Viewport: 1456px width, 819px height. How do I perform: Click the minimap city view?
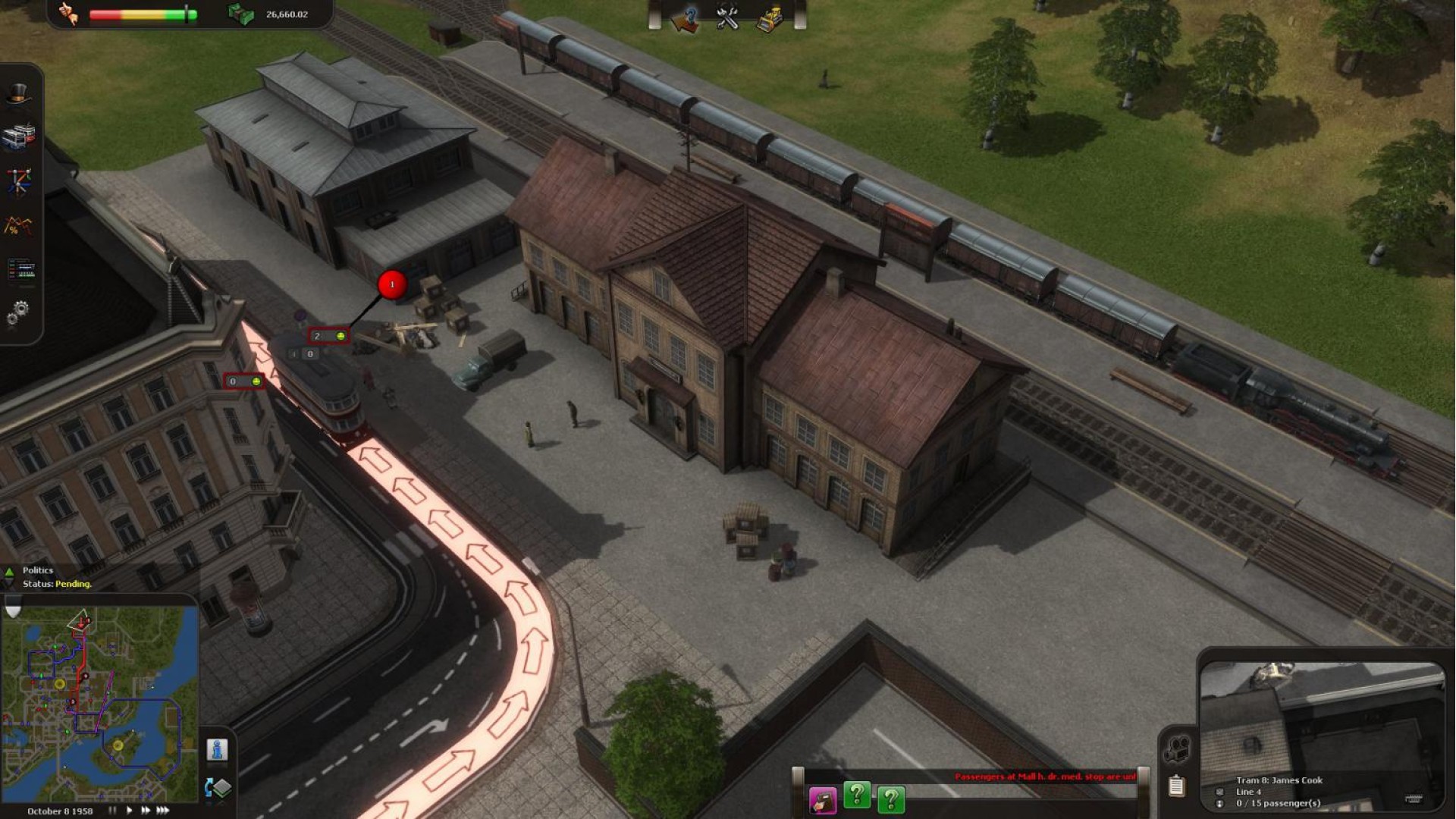point(99,703)
